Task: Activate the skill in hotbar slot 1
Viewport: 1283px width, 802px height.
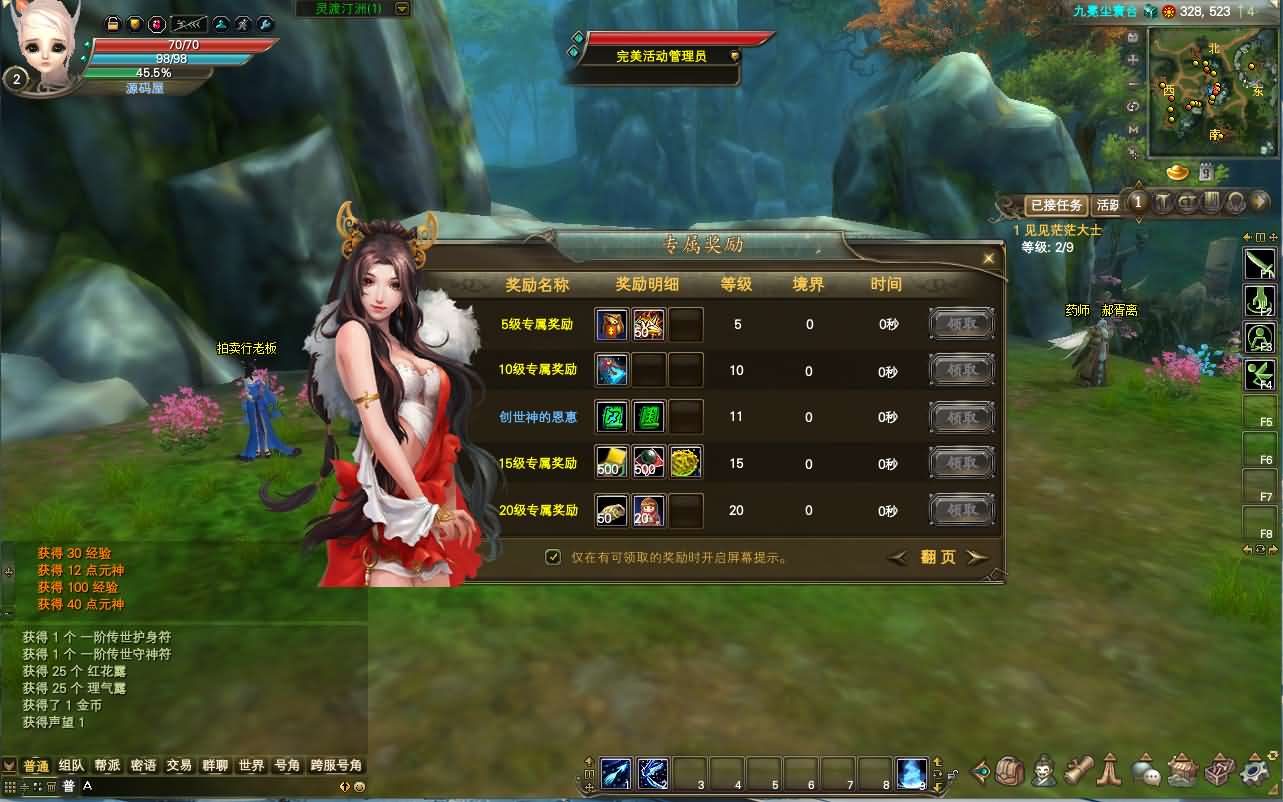Action: click(x=615, y=772)
